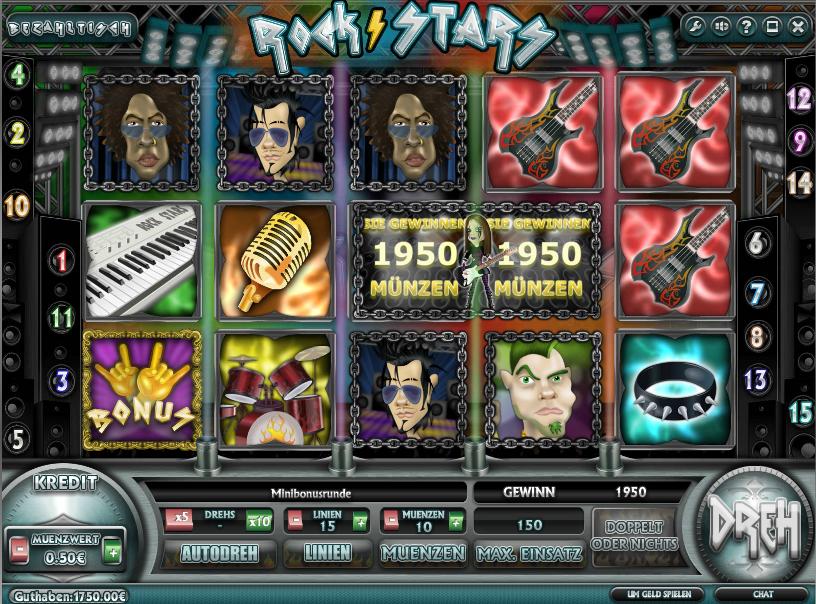Set Drehs using the x10 button
The height and width of the screenshot is (604, 816).
(x=259, y=520)
